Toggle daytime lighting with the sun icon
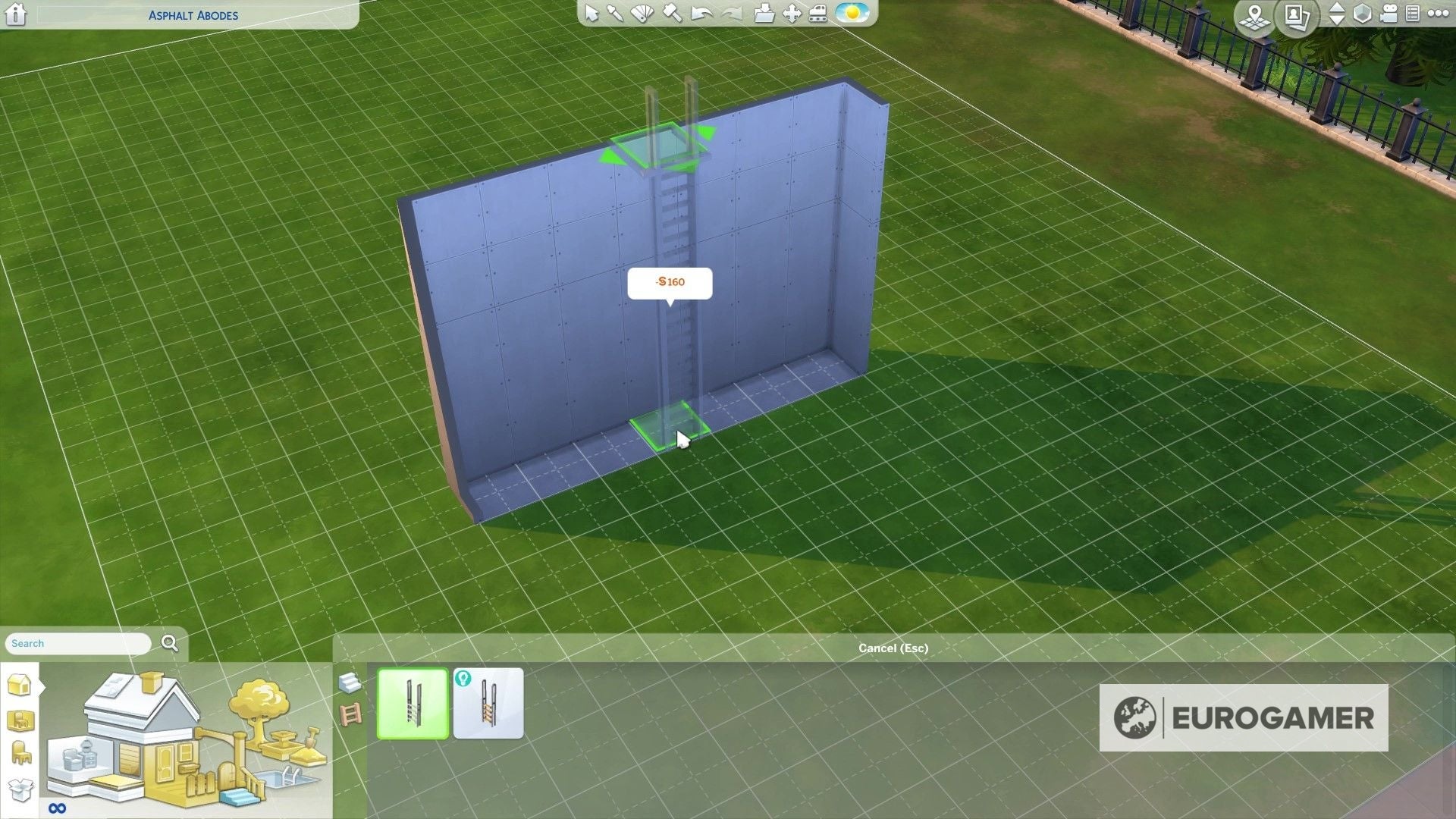 coord(853,14)
